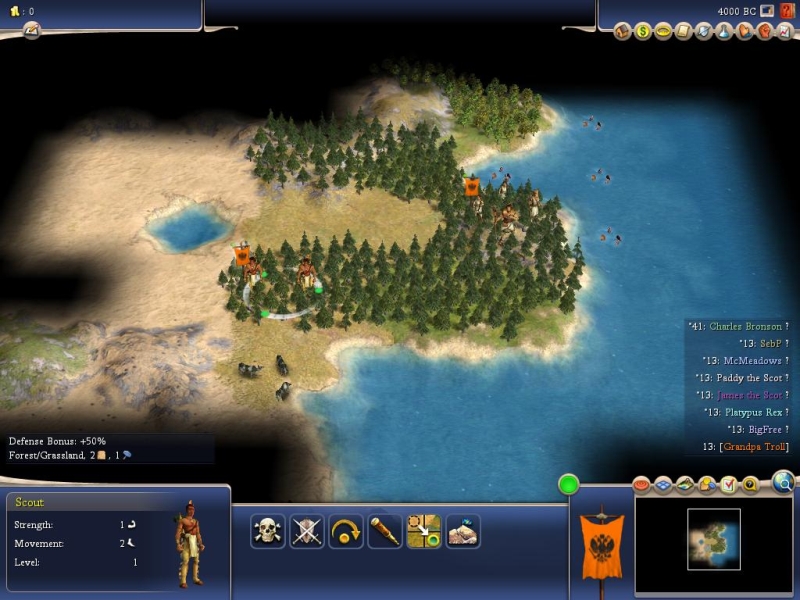Select the spyglass sentry action
Image resolution: width=800 pixels, height=600 pixels.
coord(385,531)
